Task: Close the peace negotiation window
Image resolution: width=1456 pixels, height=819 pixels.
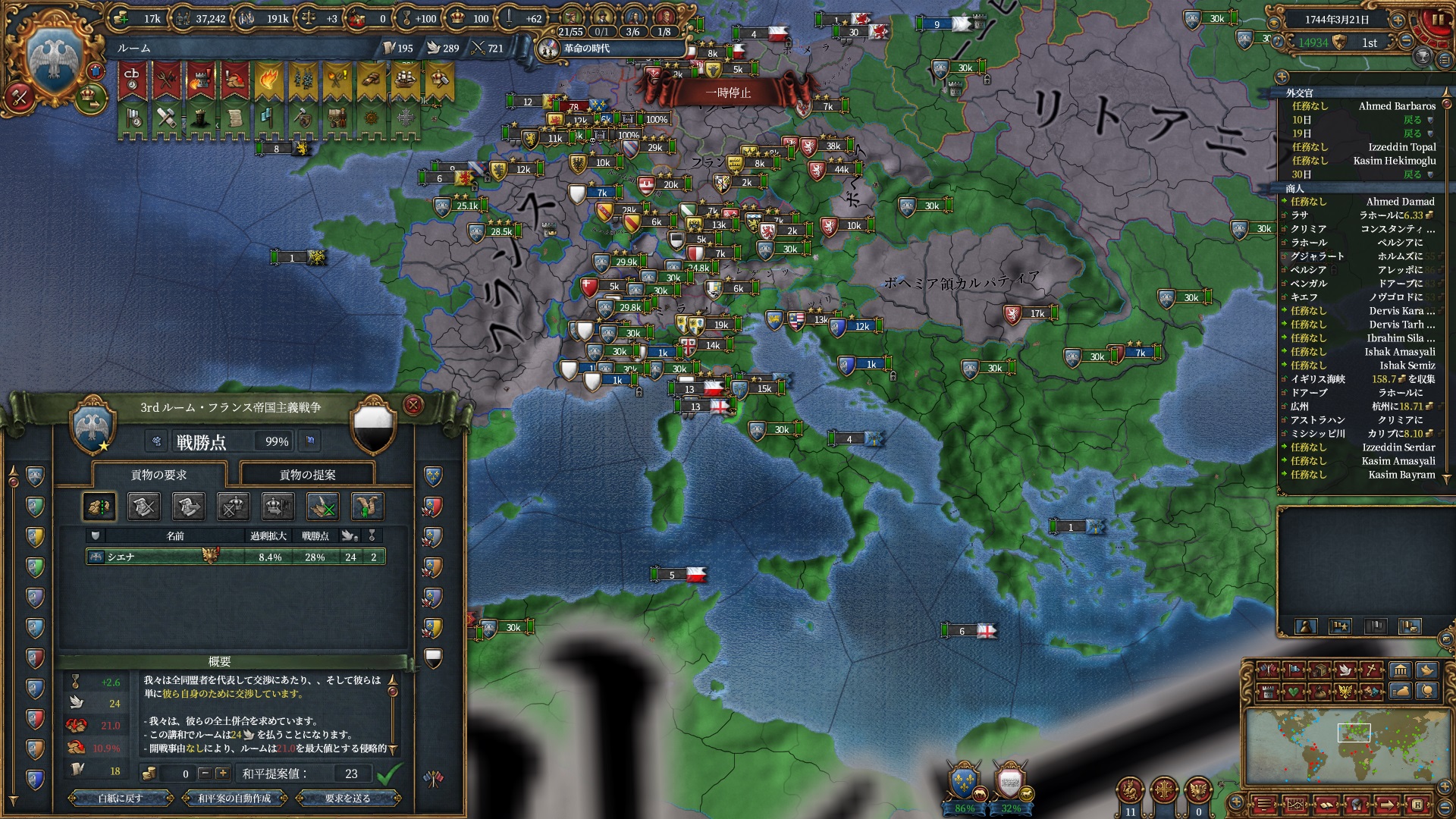Action: pos(413,406)
